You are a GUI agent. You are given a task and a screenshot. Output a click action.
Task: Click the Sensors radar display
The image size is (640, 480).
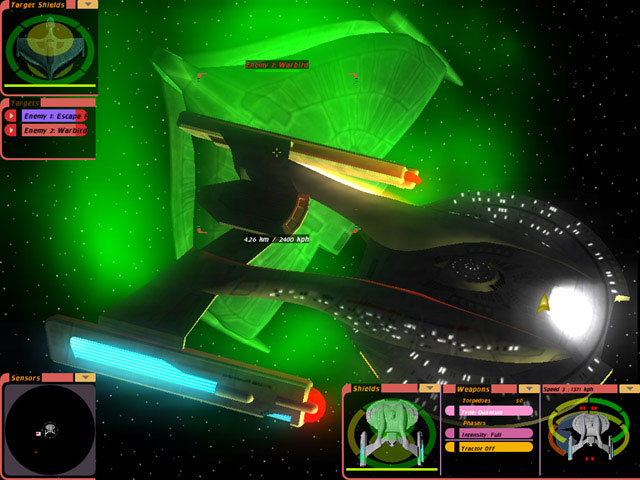(48, 429)
